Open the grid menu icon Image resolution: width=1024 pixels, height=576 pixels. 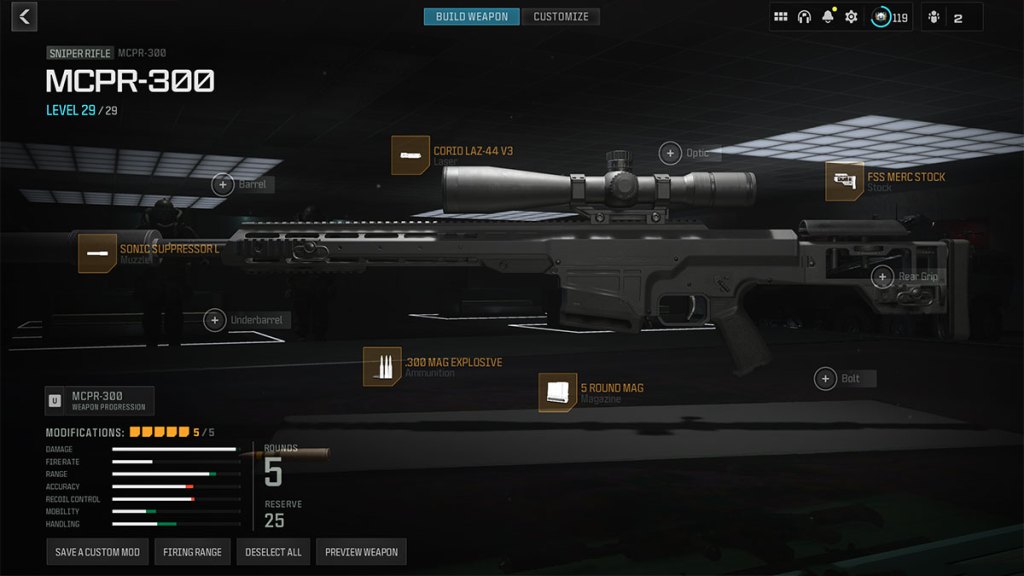coord(781,17)
